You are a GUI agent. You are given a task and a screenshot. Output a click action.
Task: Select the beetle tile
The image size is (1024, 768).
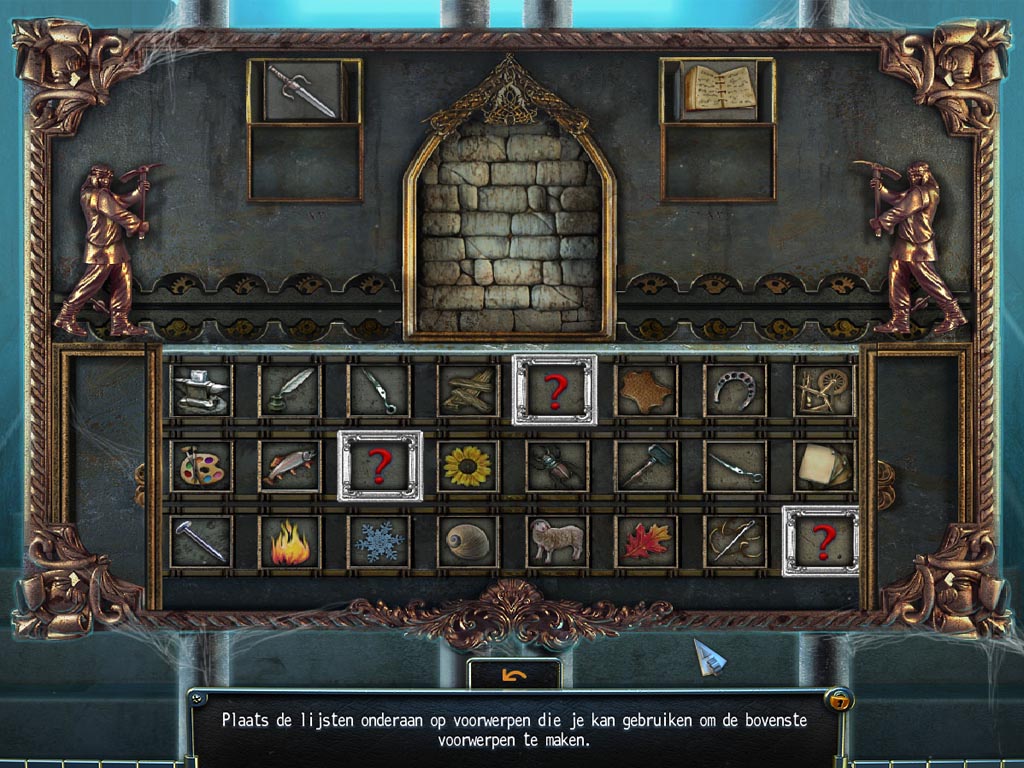[556, 466]
